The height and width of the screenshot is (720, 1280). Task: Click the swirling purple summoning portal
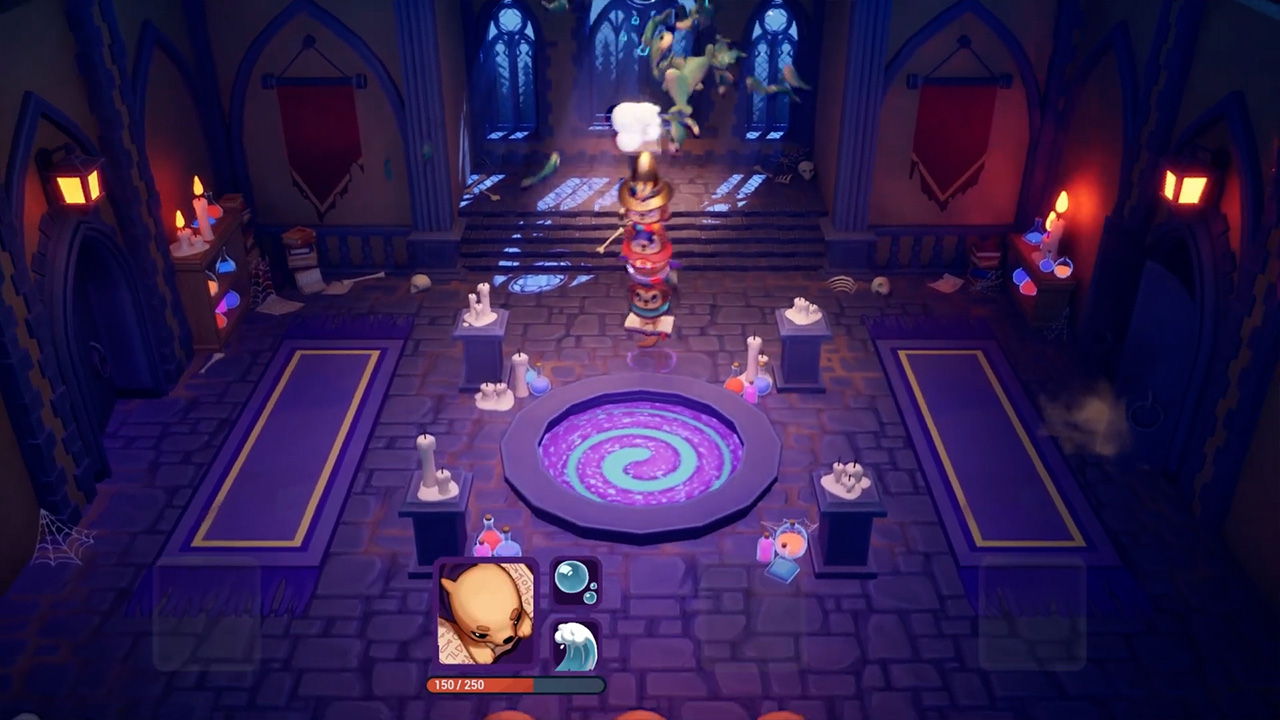click(636, 460)
